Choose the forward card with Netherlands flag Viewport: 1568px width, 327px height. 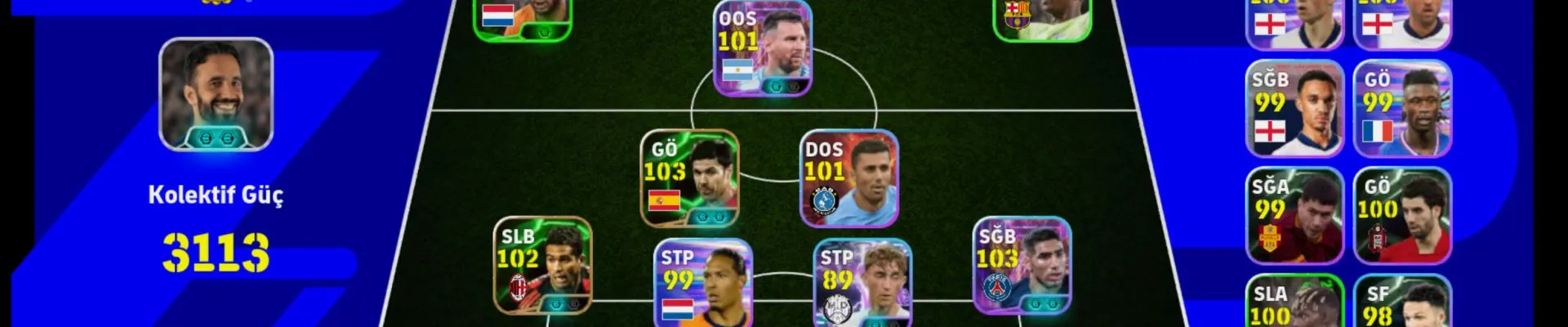523,18
